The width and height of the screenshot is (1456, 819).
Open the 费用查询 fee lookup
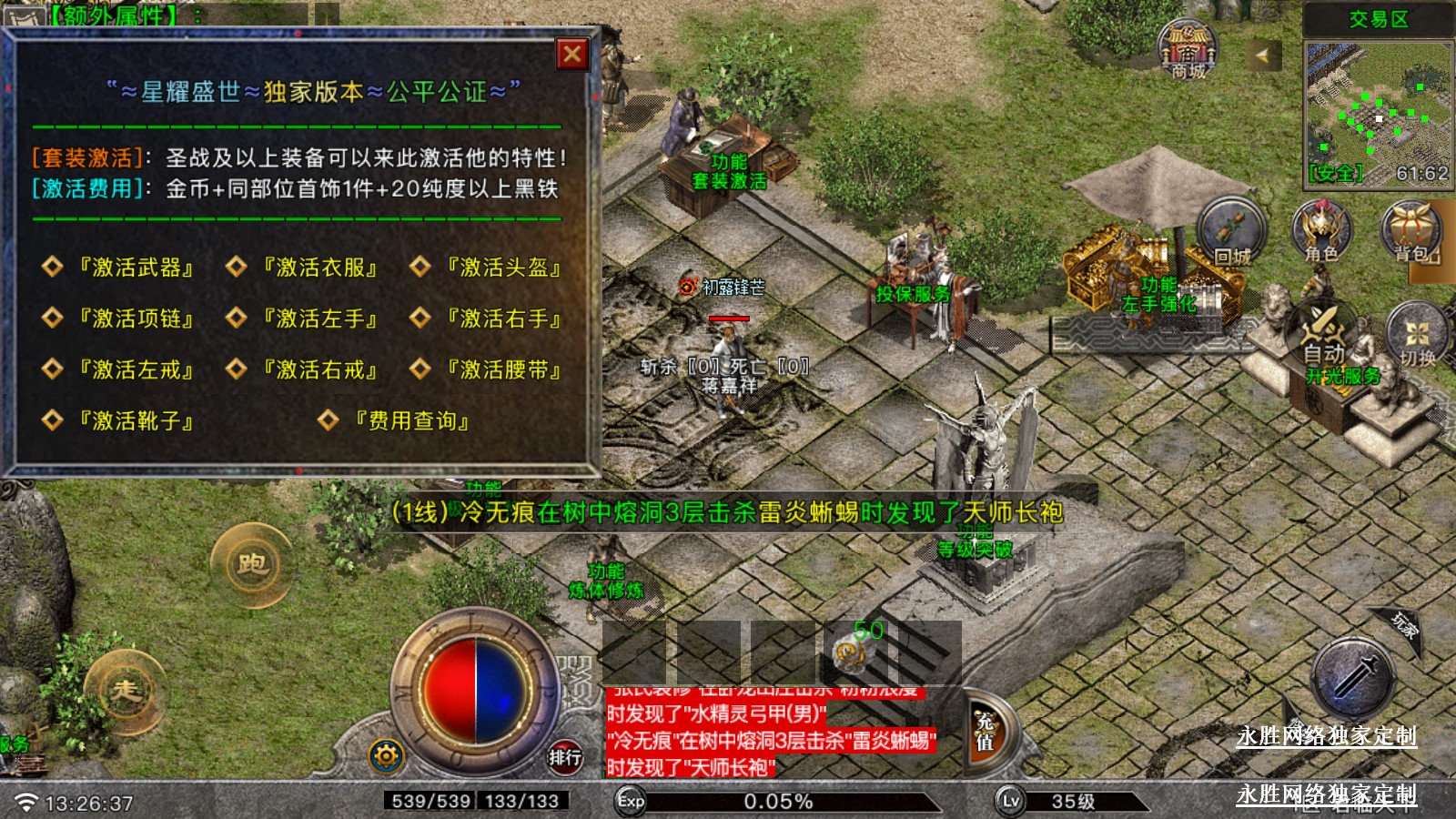pyautogui.click(x=411, y=420)
